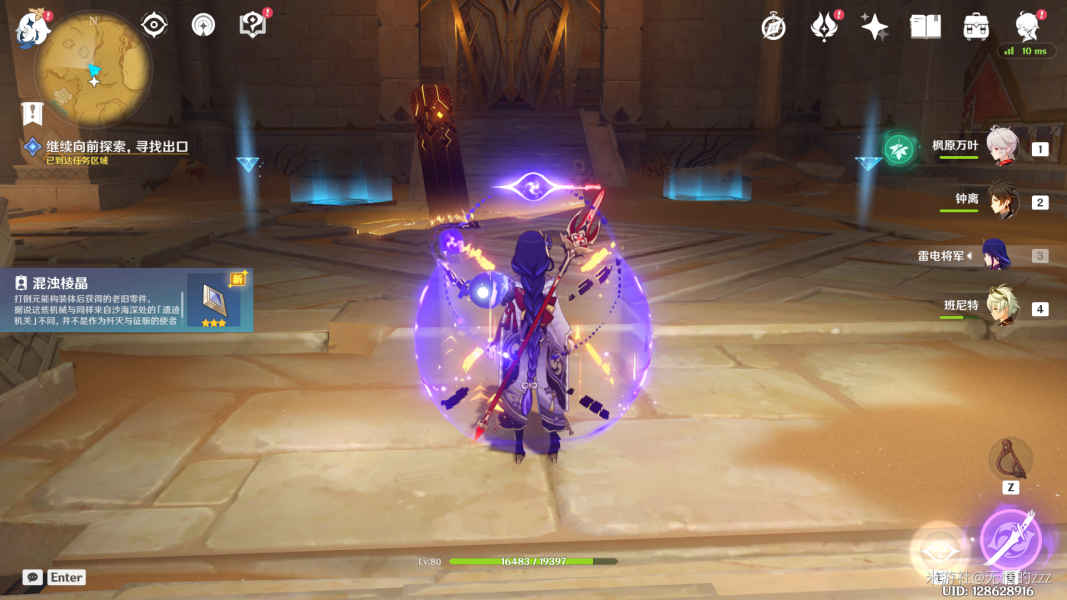The width and height of the screenshot is (1067, 600).
Task: Switch to party member 钟离
Action: 1002,201
